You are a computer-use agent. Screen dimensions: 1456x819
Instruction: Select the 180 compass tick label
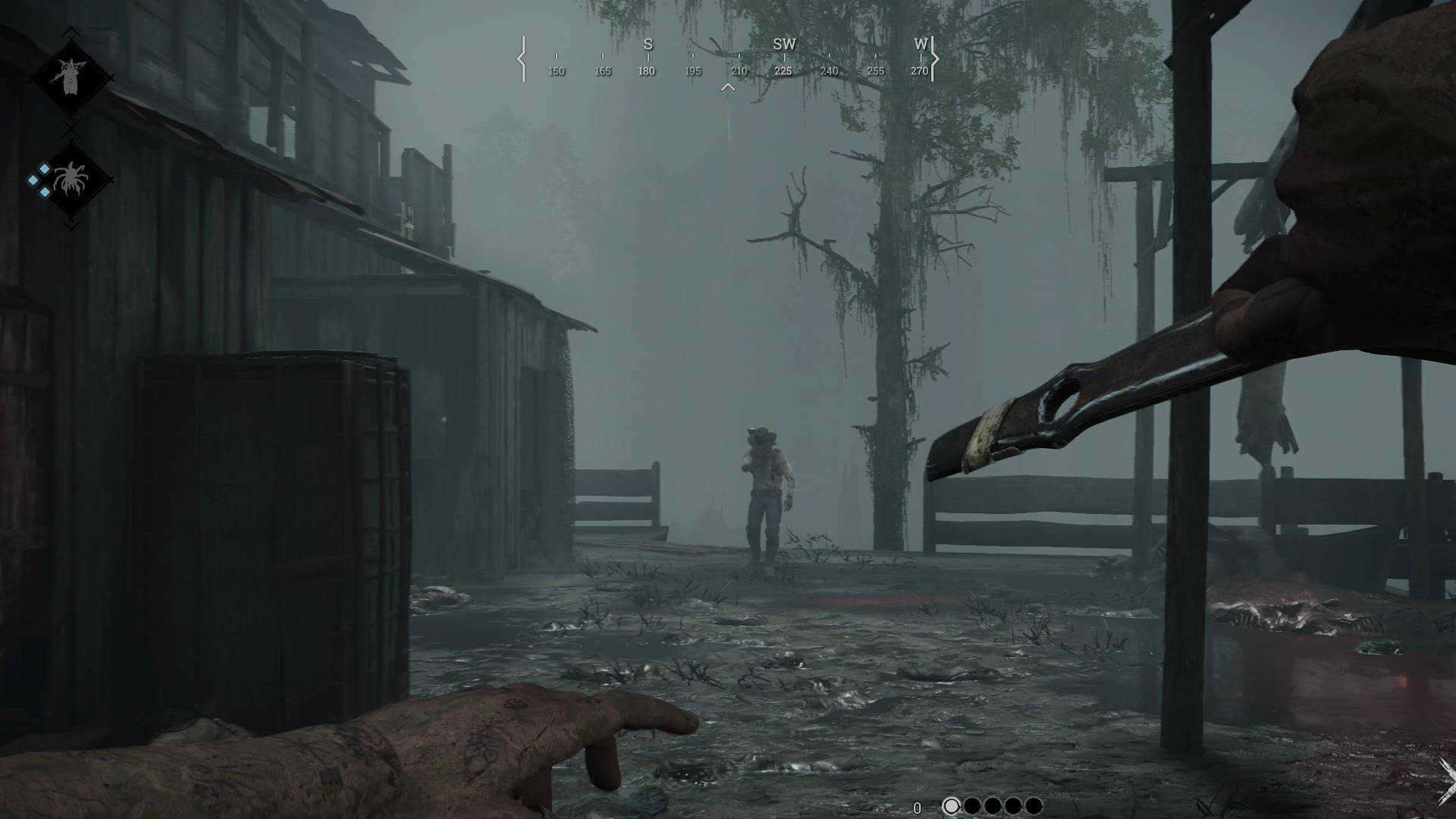tap(647, 71)
